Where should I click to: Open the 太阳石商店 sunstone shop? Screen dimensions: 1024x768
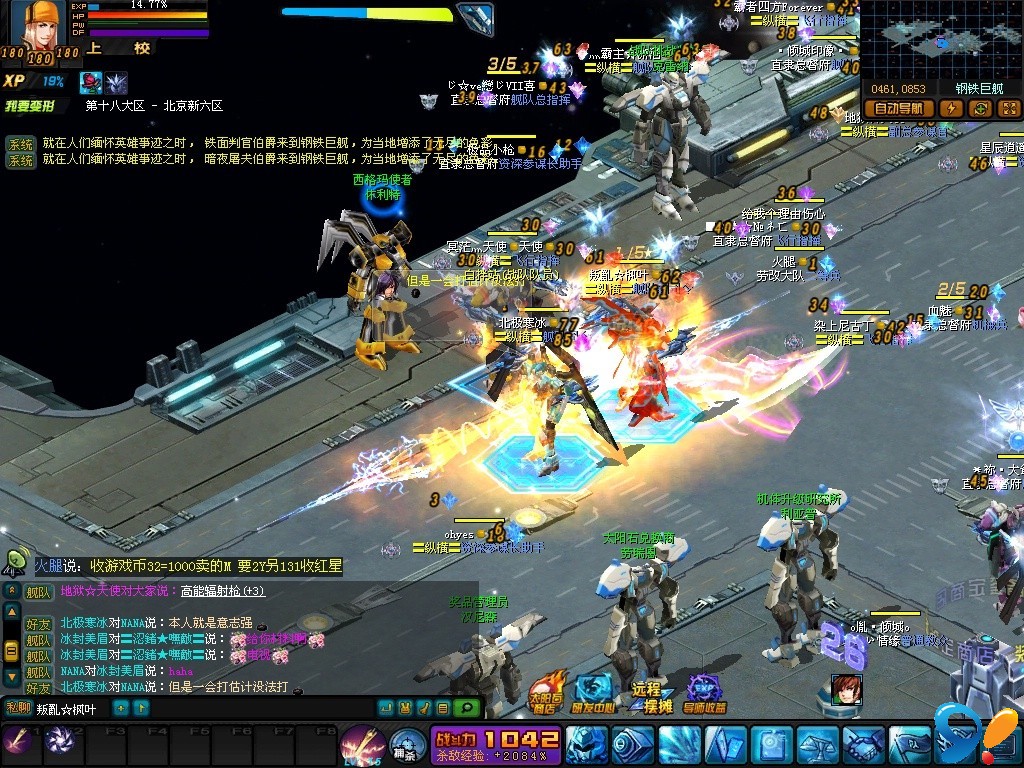coord(545,691)
